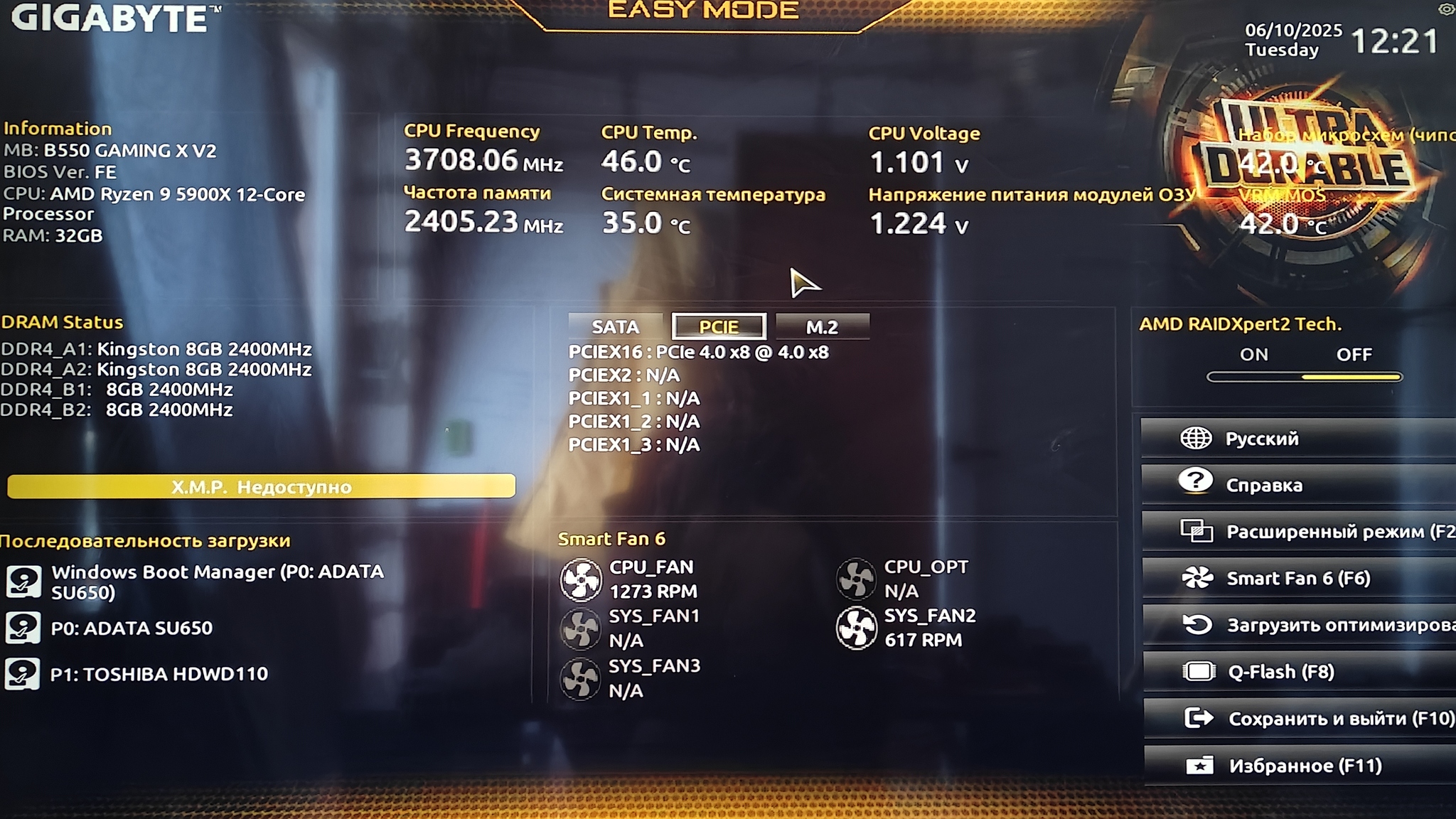
Task: Select Windows Boot Manager boot entry
Action: click(217, 582)
